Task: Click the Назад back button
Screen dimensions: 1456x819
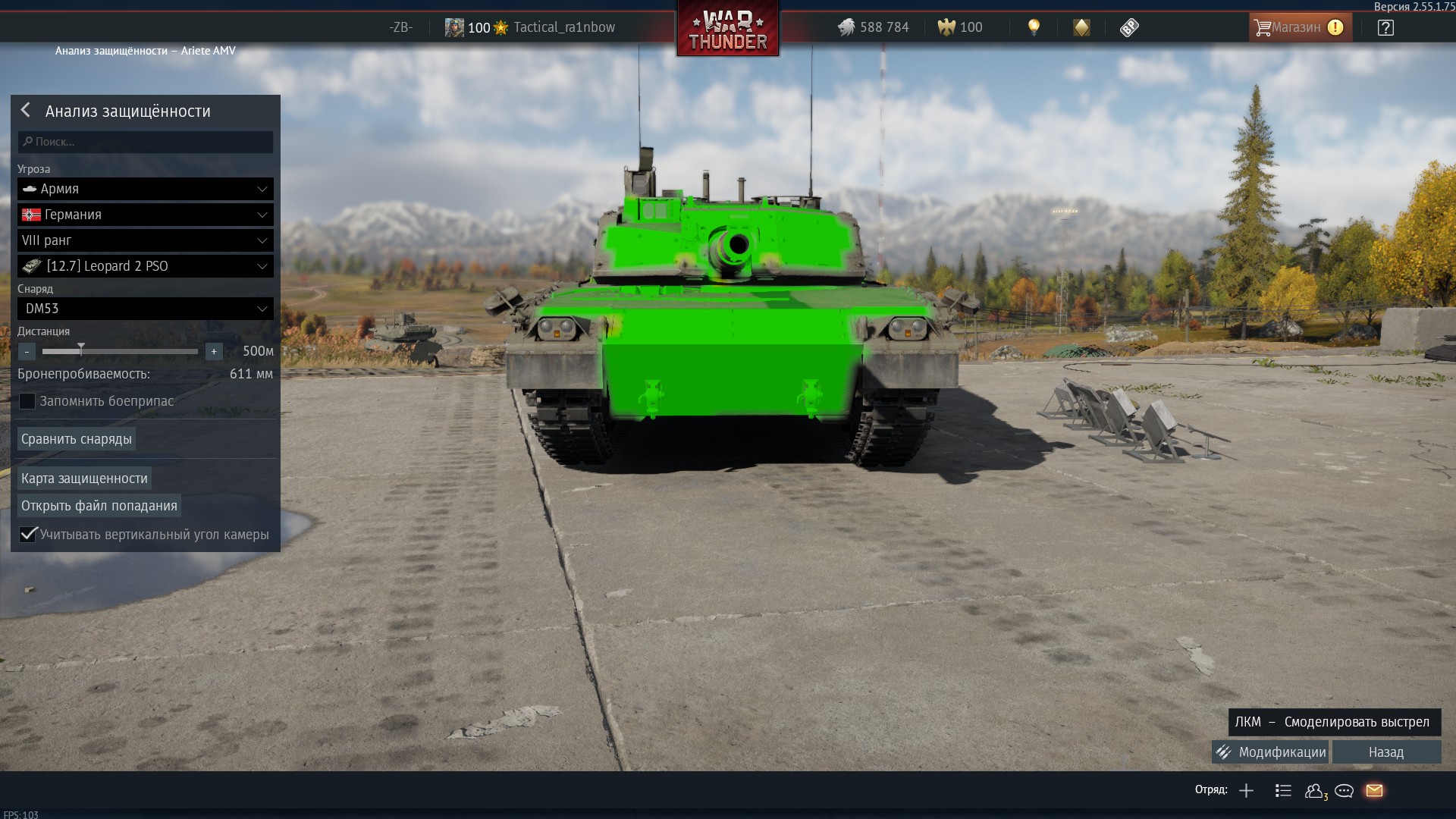Action: point(1386,752)
